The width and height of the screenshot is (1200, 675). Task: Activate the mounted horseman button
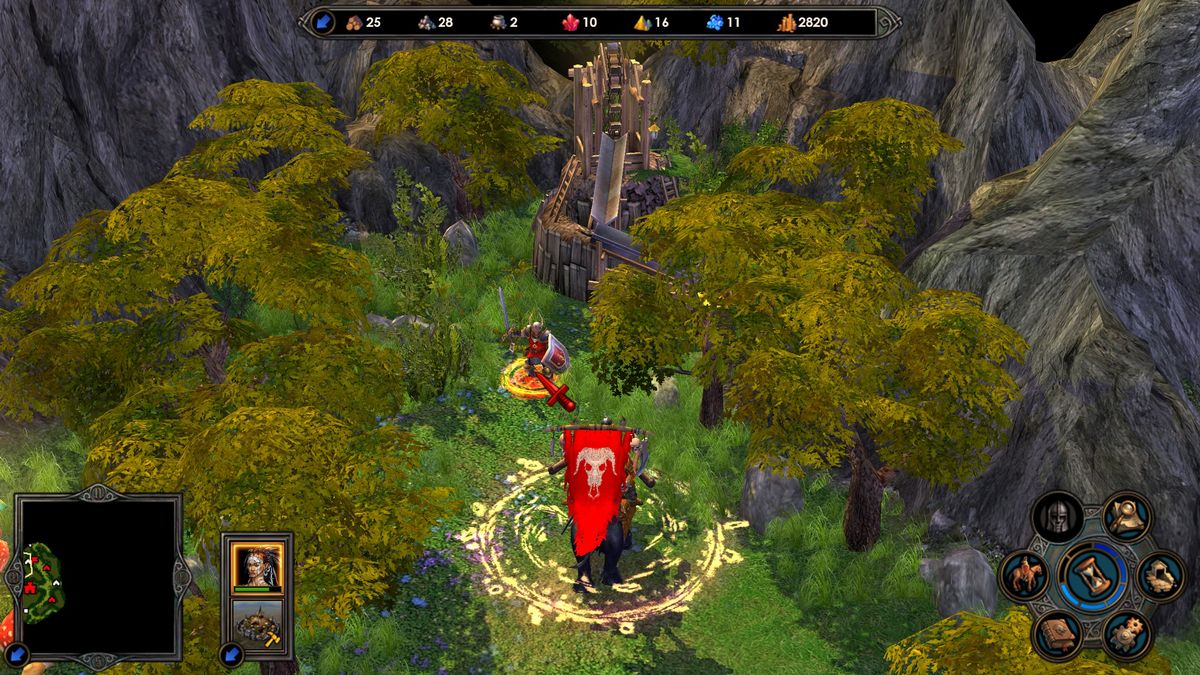pyautogui.click(x=1024, y=576)
